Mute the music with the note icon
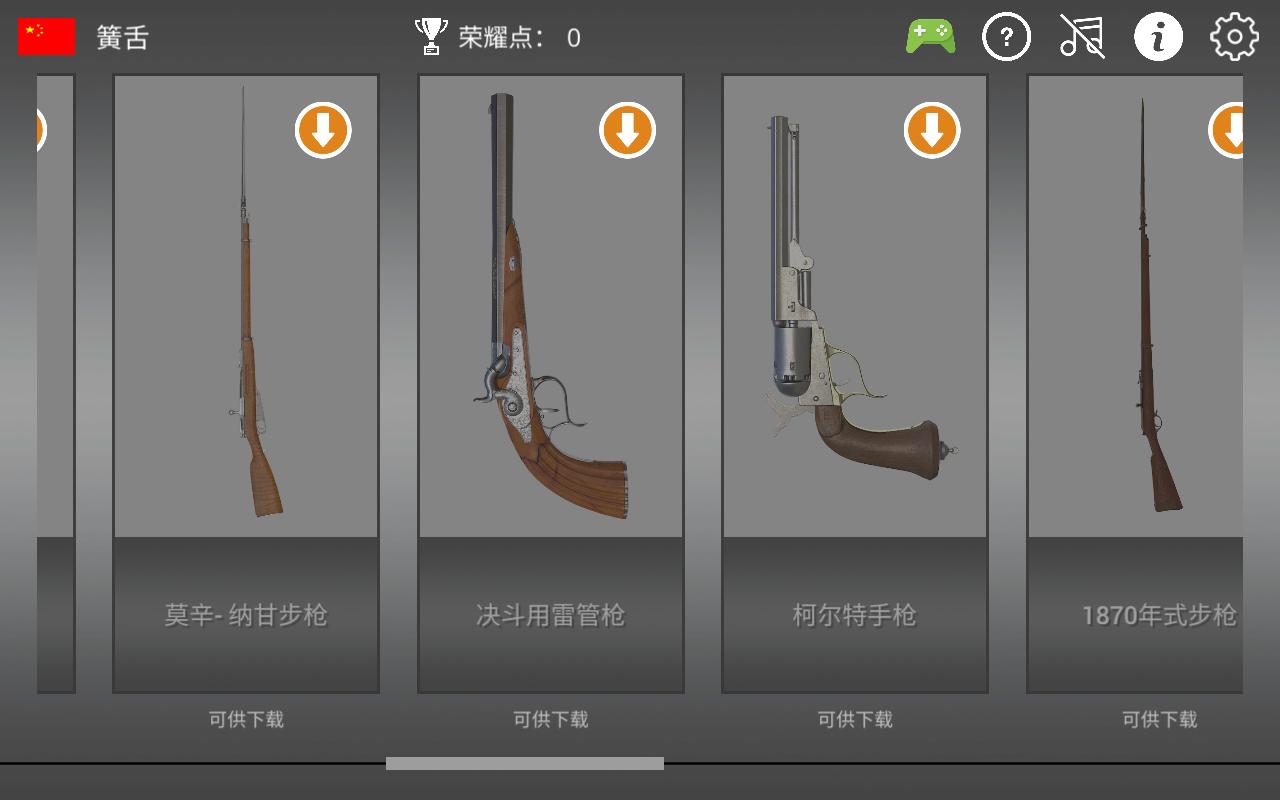The width and height of the screenshot is (1280, 800). [x=1082, y=36]
